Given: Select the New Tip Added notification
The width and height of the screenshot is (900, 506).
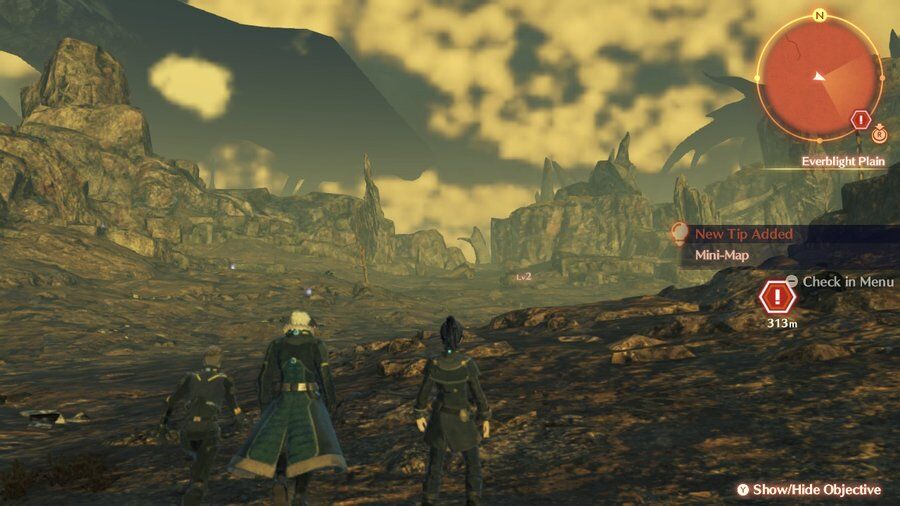Looking at the screenshot, I should coord(743,234).
